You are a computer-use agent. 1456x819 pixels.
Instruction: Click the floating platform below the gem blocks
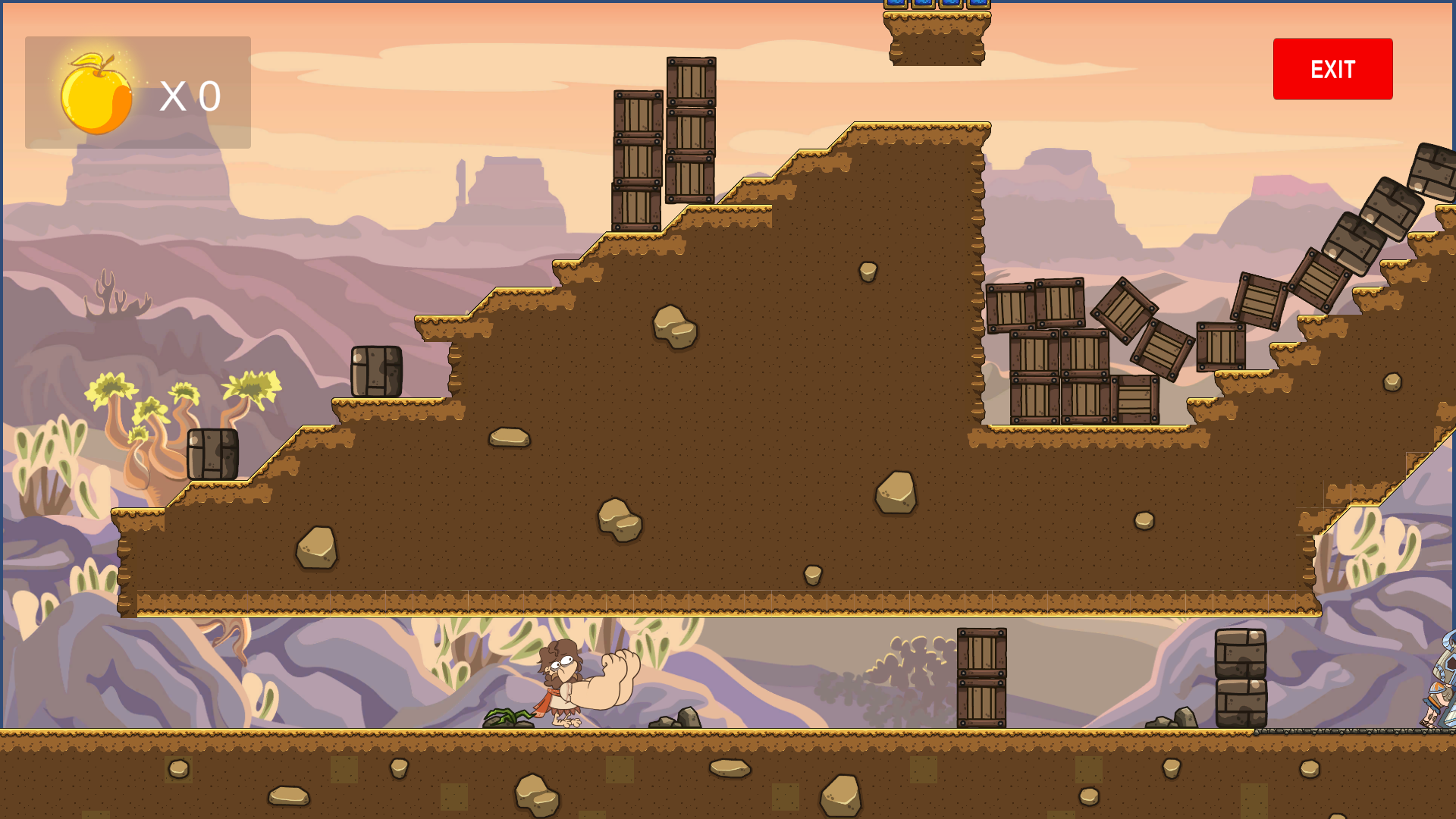pyautogui.click(x=939, y=38)
